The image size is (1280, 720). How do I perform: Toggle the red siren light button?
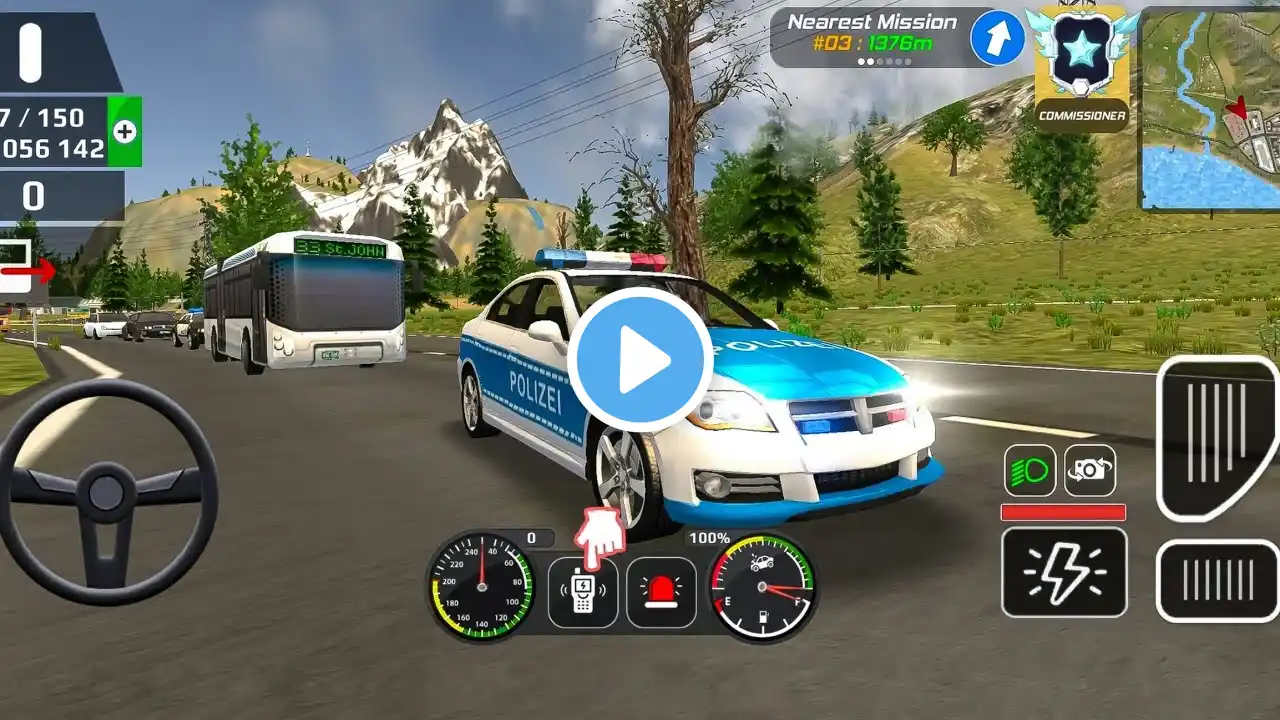[x=661, y=592]
